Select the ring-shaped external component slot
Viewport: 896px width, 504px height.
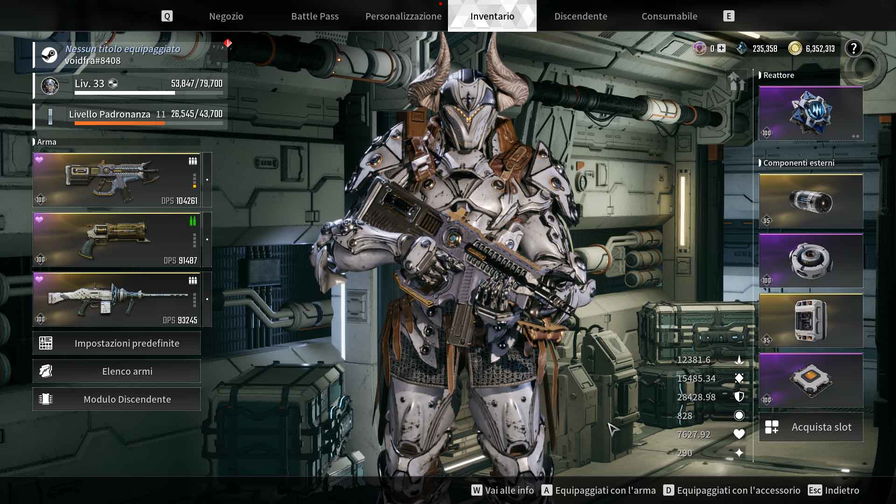click(810, 261)
